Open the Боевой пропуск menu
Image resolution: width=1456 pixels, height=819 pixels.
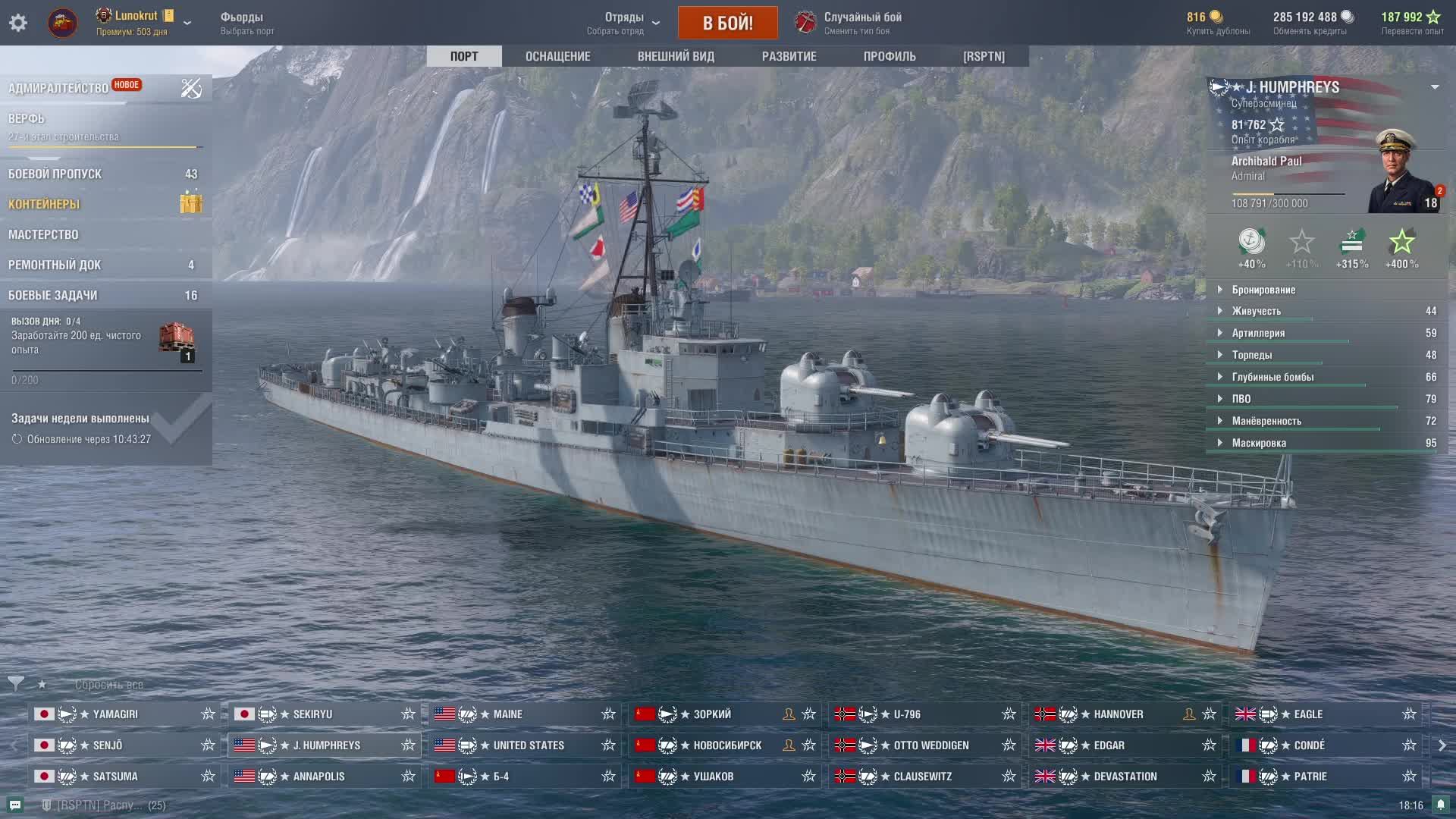tap(55, 174)
